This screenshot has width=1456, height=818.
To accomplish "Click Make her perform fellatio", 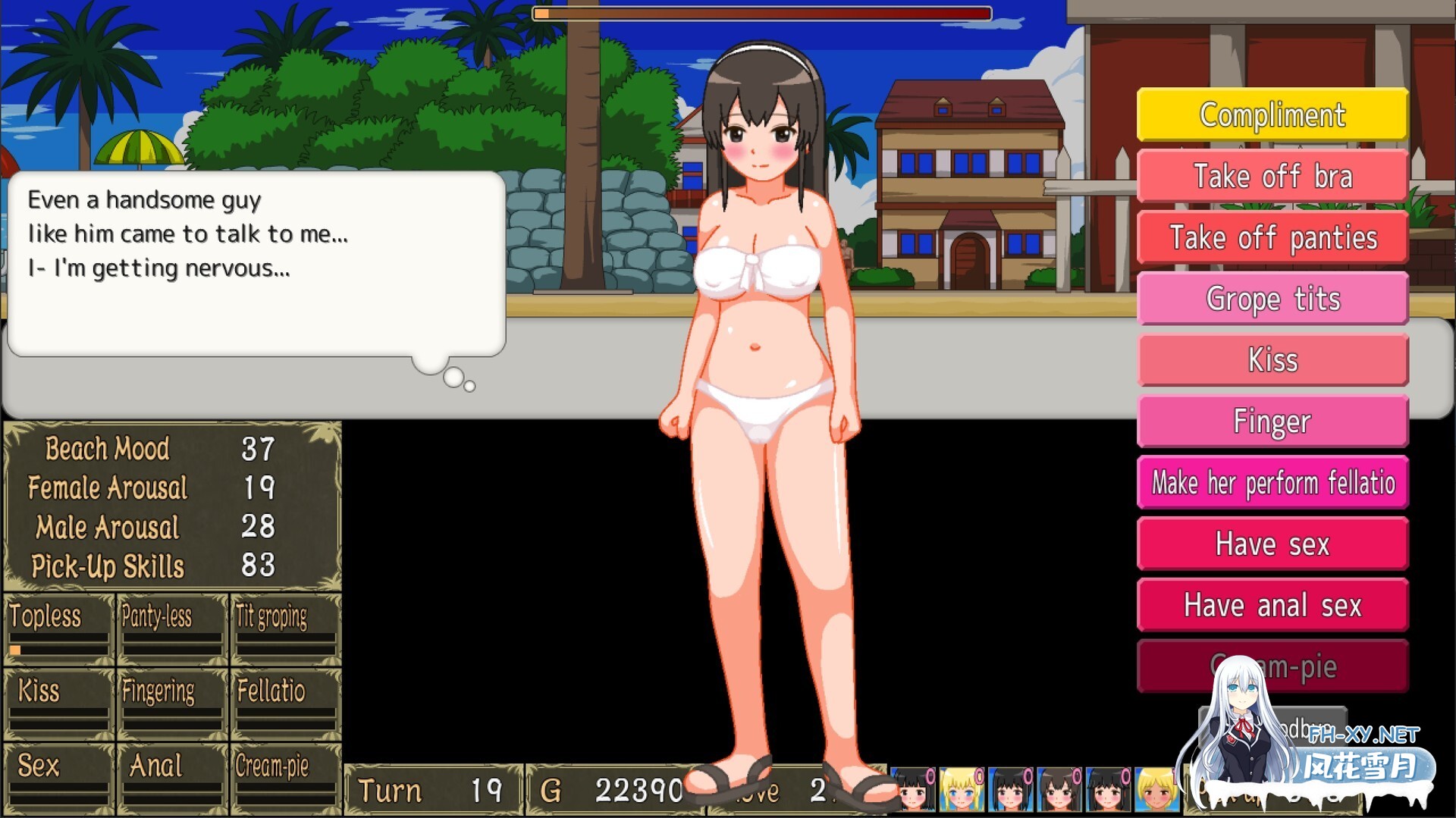I will (1272, 483).
